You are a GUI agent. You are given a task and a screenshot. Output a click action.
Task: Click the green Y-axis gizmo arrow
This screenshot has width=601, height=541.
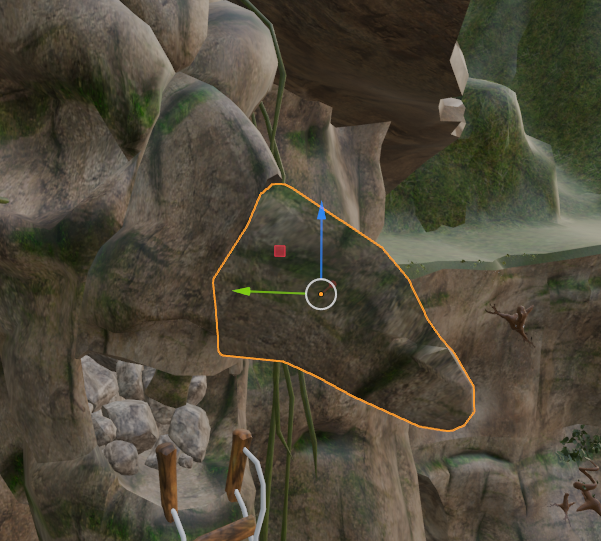[x=241, y=291]
